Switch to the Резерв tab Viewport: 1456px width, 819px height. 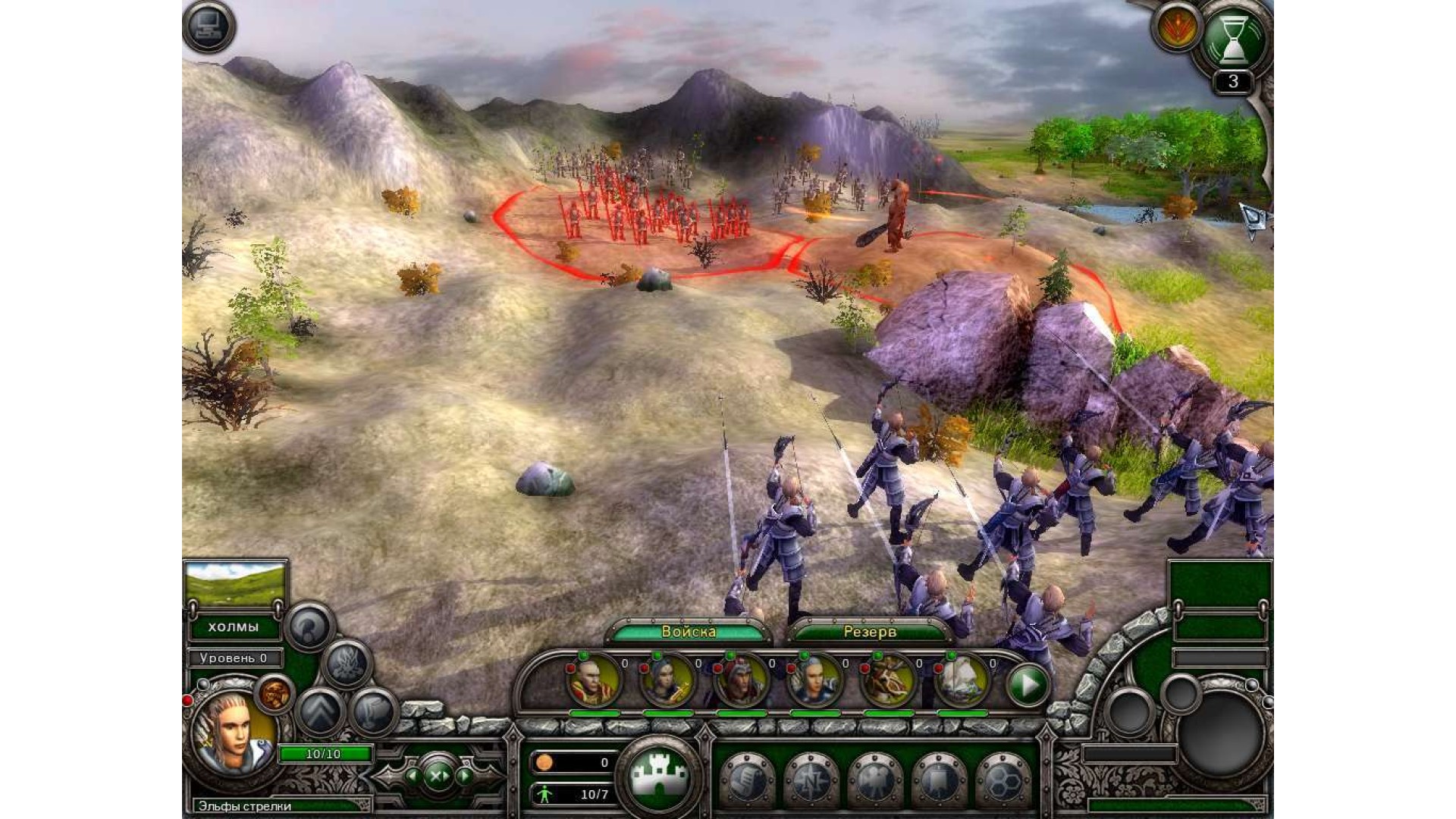[870, 632]
